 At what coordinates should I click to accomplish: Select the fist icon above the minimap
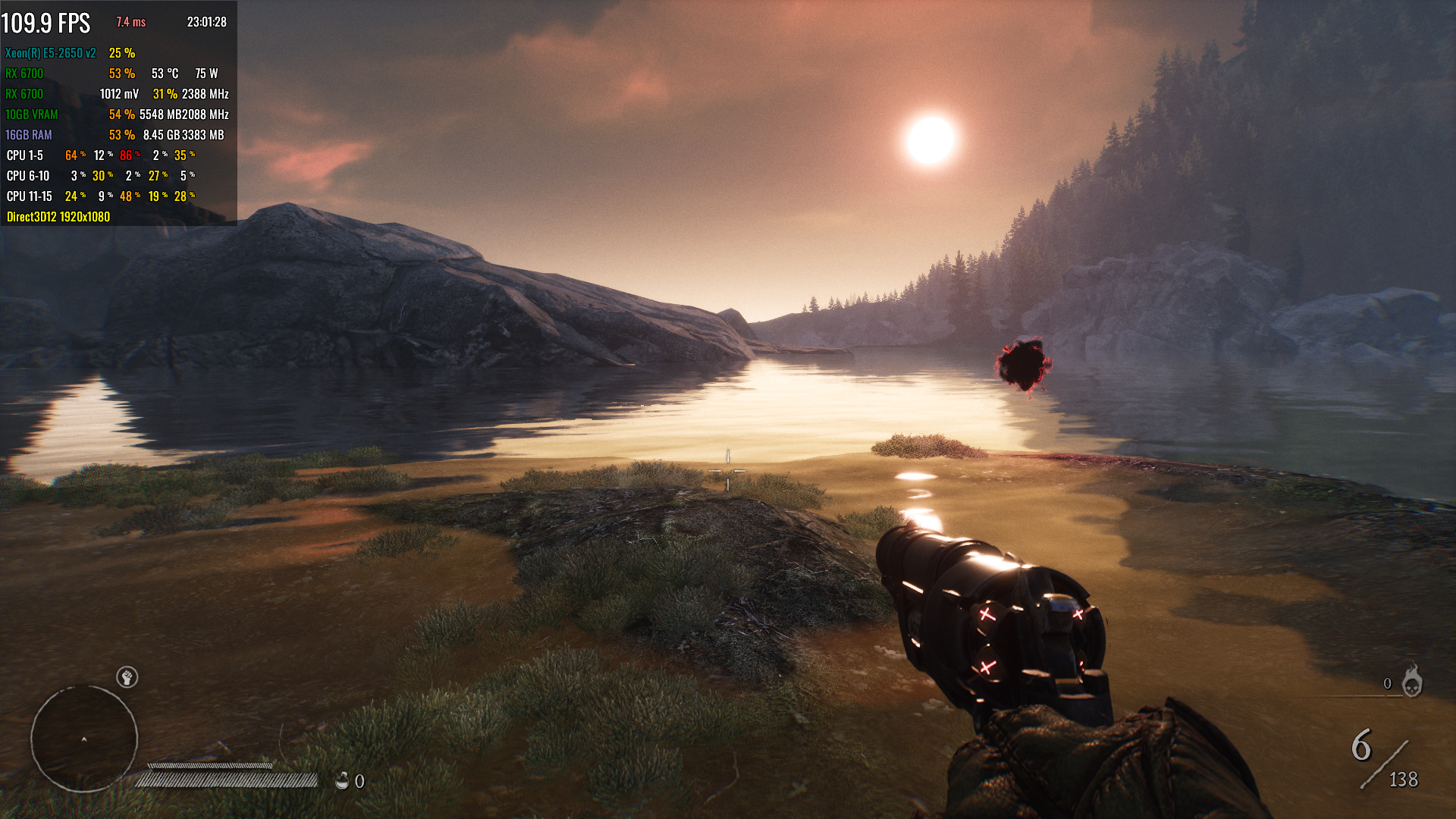[127, 676]
